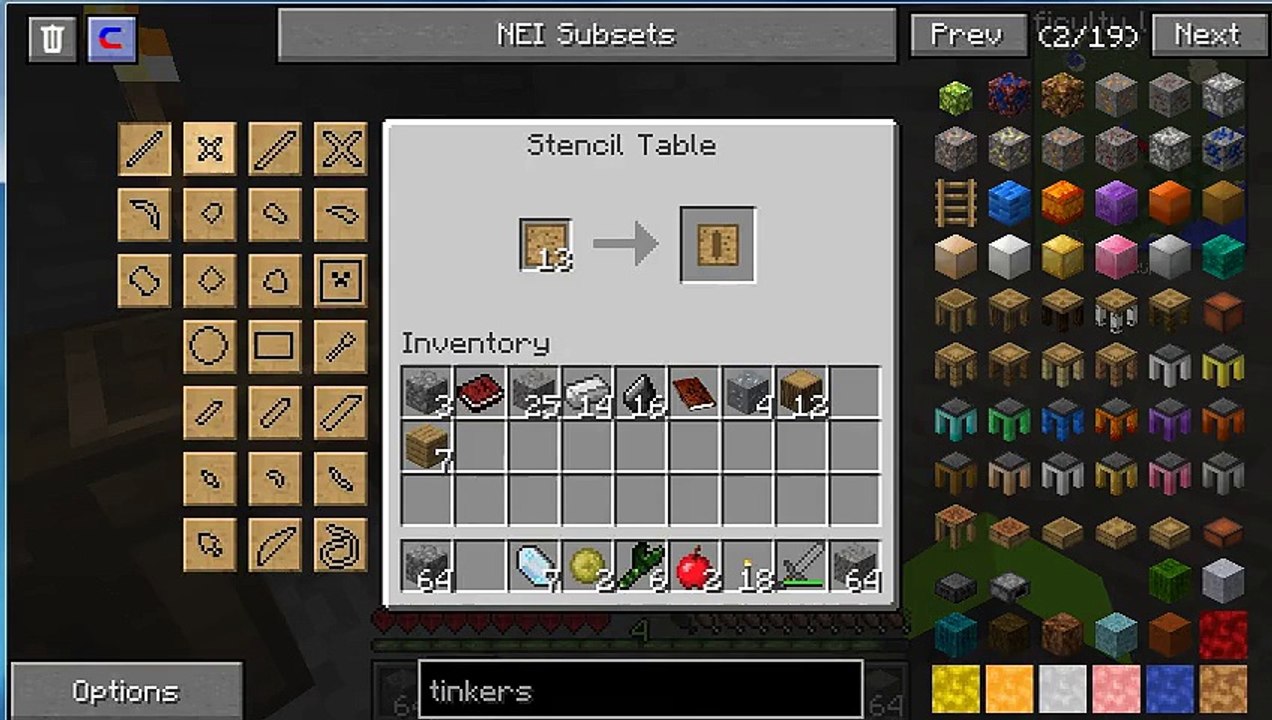Click the trash can delete button
The image size is (1272, 720).
[x=52, y=39]
